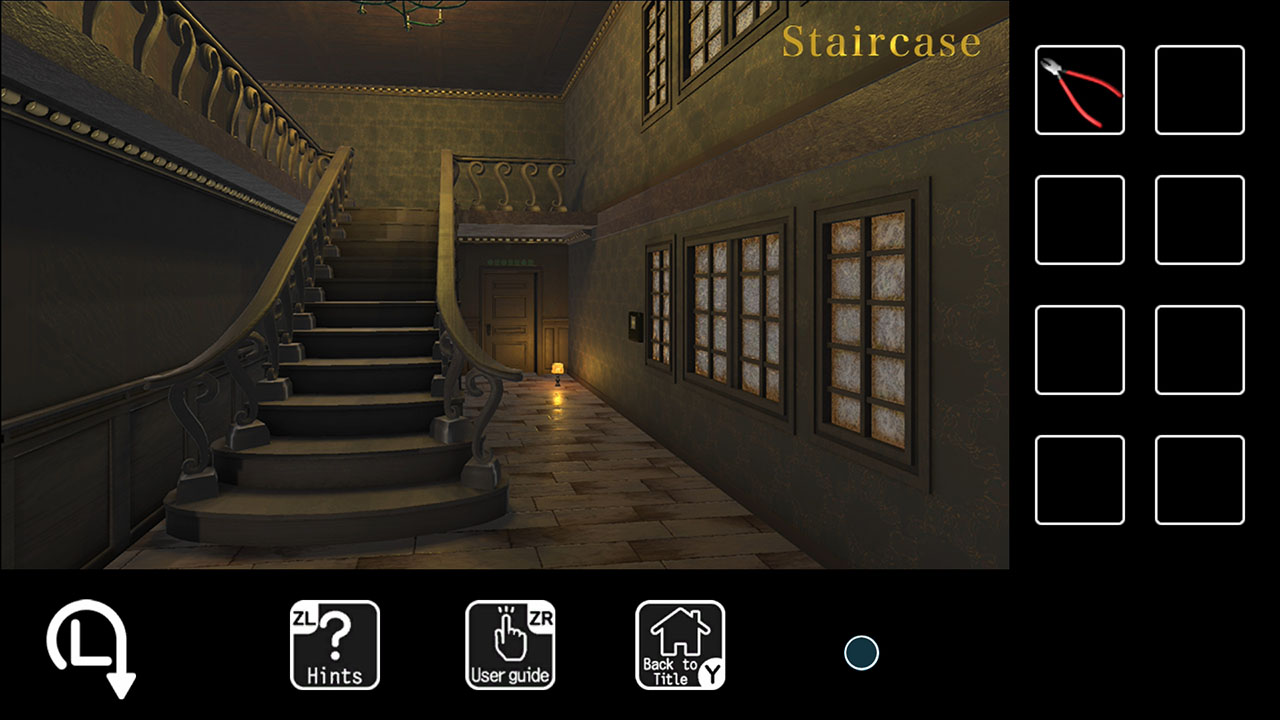Select the red wire cutters in the inventory

[x=1079, y=90]
